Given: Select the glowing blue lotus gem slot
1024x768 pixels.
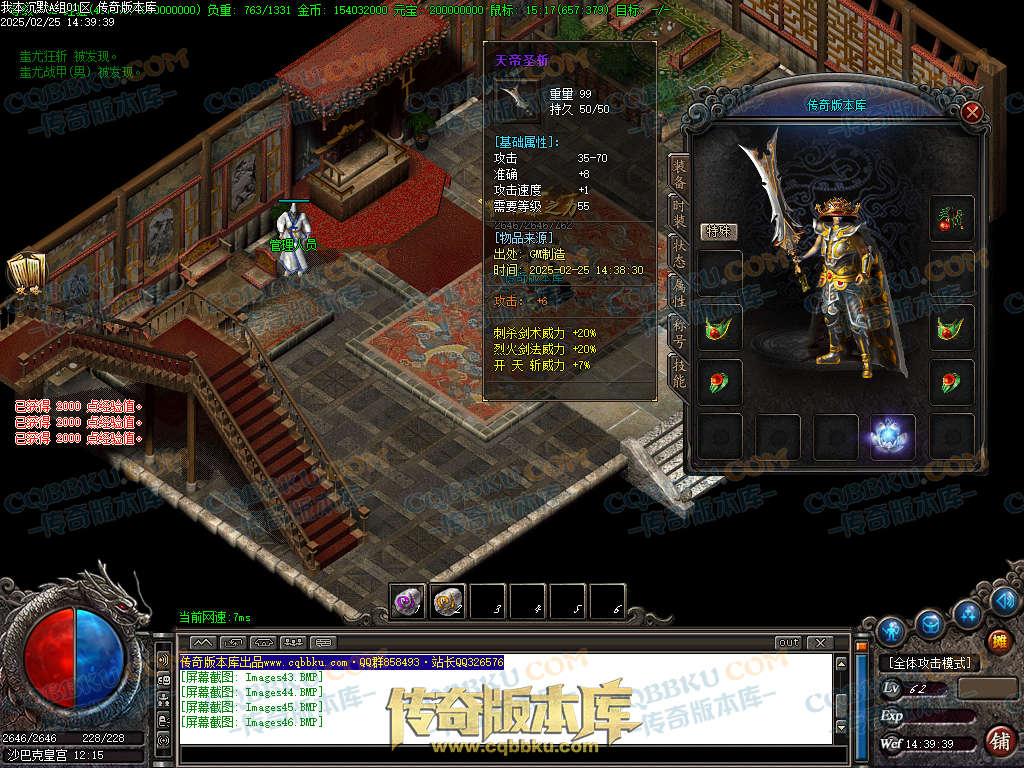Looking at the screenshot, I should click(x=892, y=437).
